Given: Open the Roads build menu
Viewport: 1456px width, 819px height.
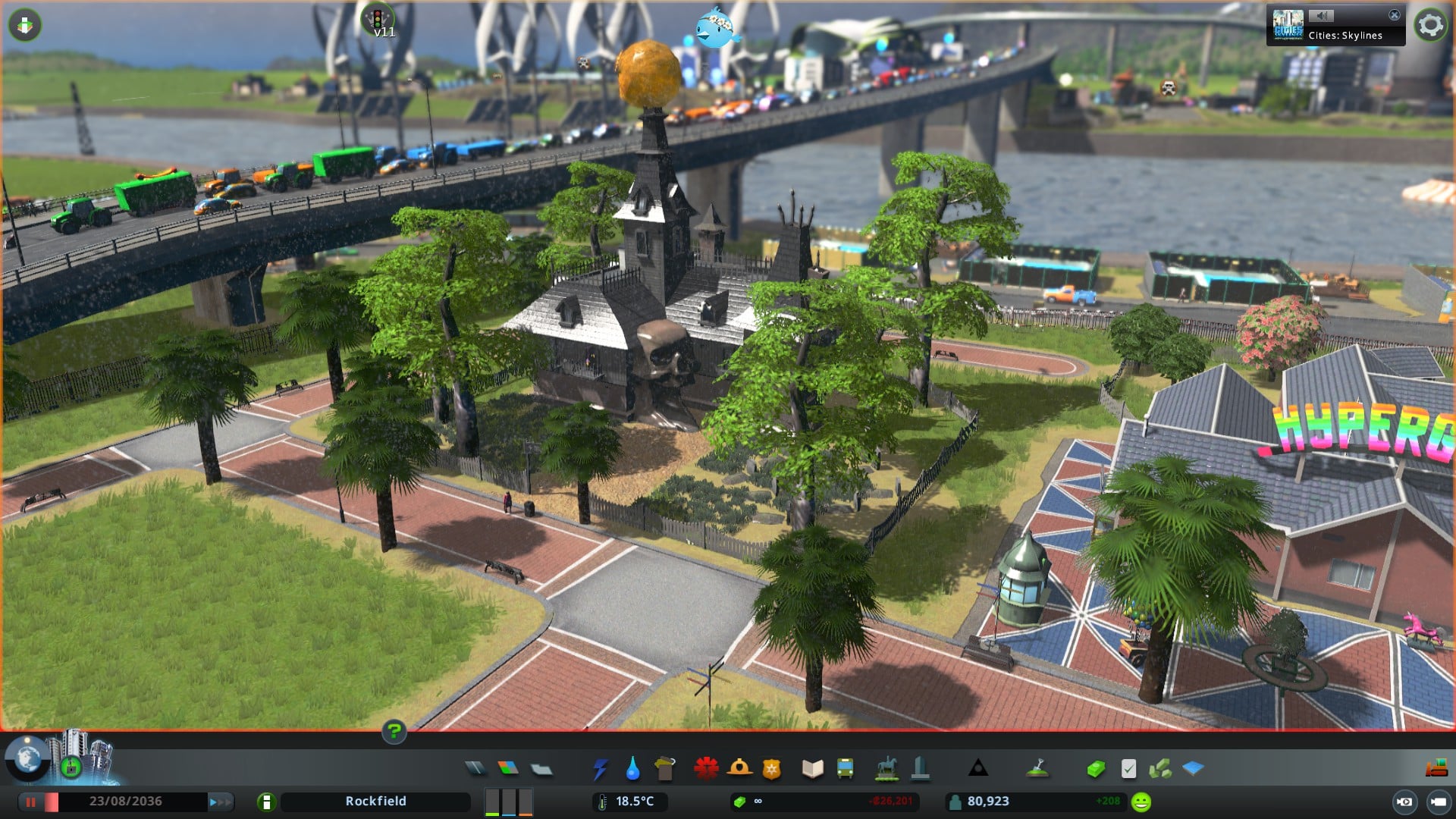Looking at the screenshot, I should (x=475, y=769).
